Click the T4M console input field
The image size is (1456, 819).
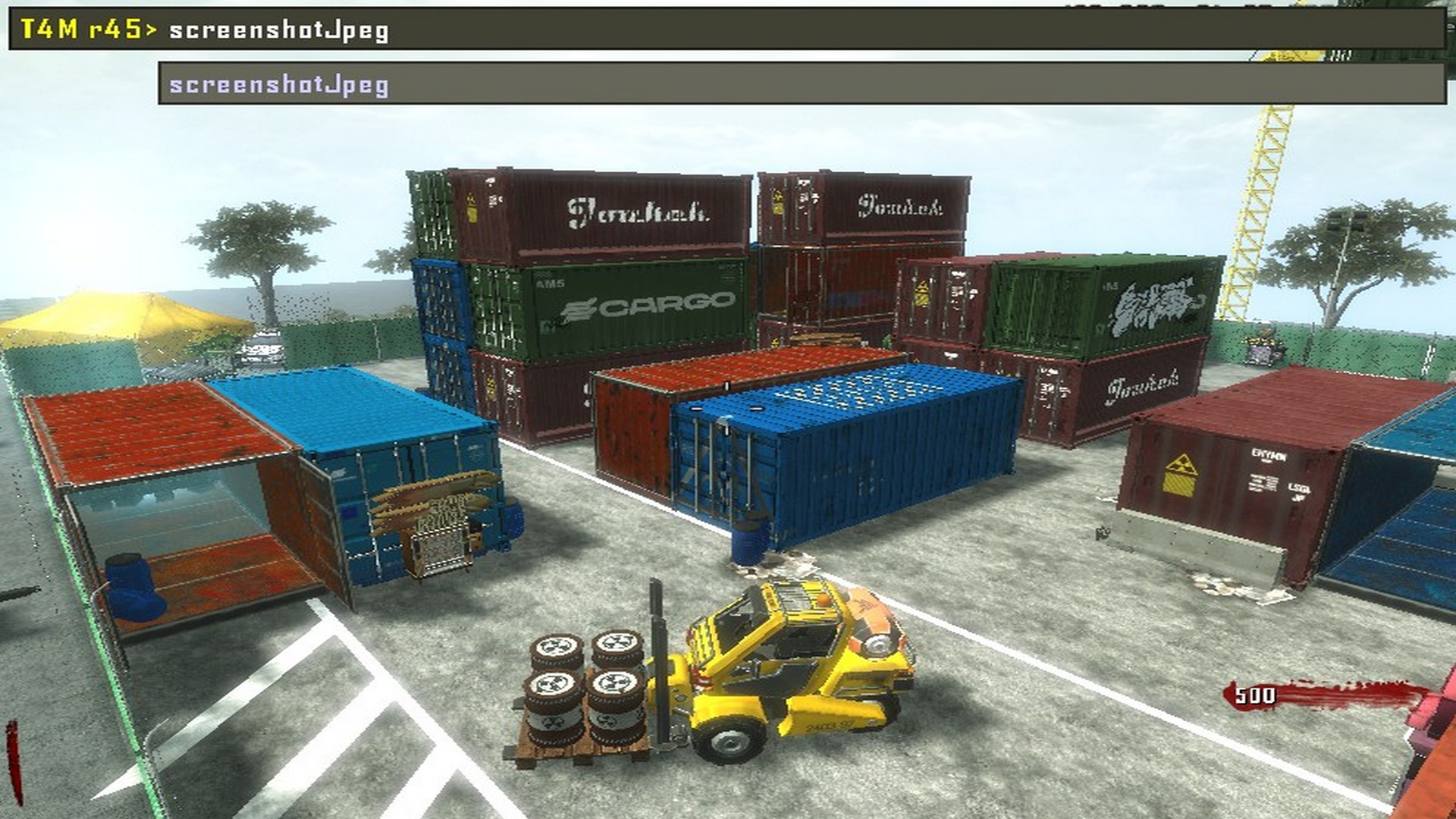[x=758, y=30]
